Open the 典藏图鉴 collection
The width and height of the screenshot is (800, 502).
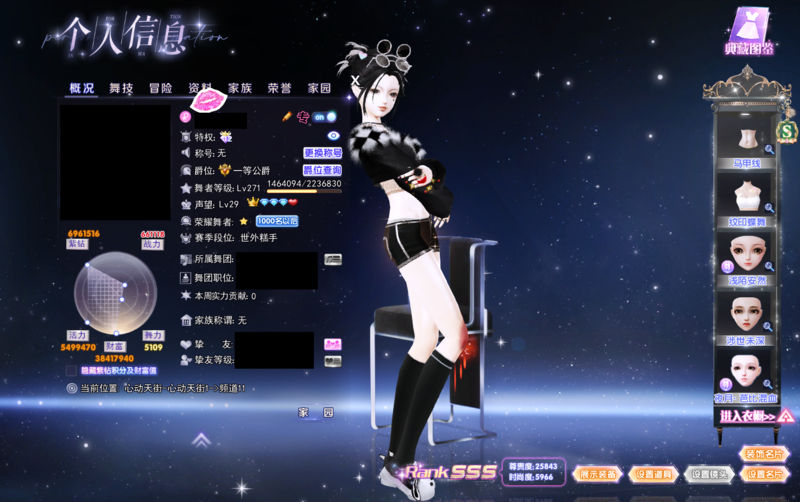click(749, 30)
